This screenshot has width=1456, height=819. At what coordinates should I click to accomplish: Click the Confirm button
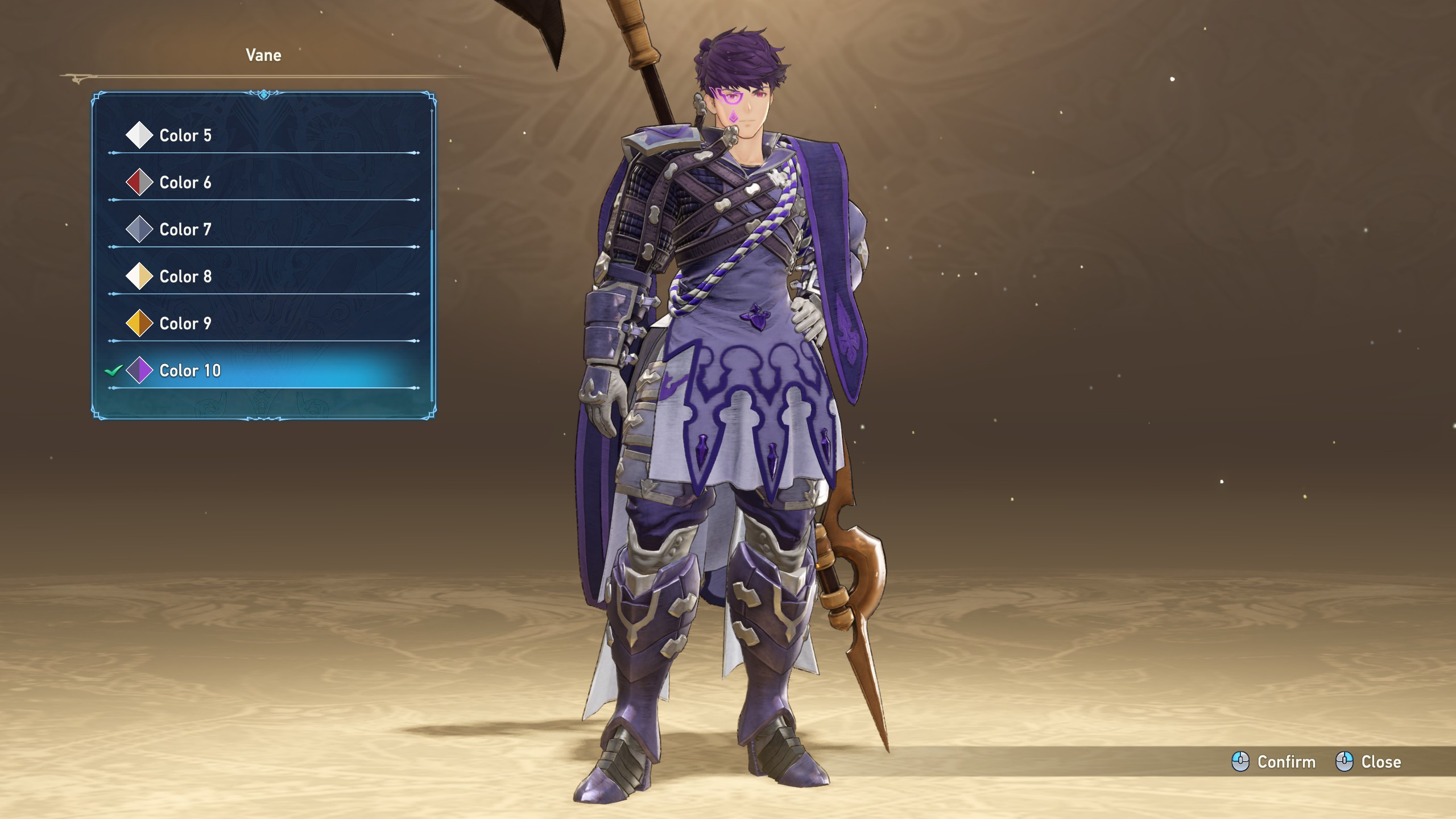[1274, 762]
